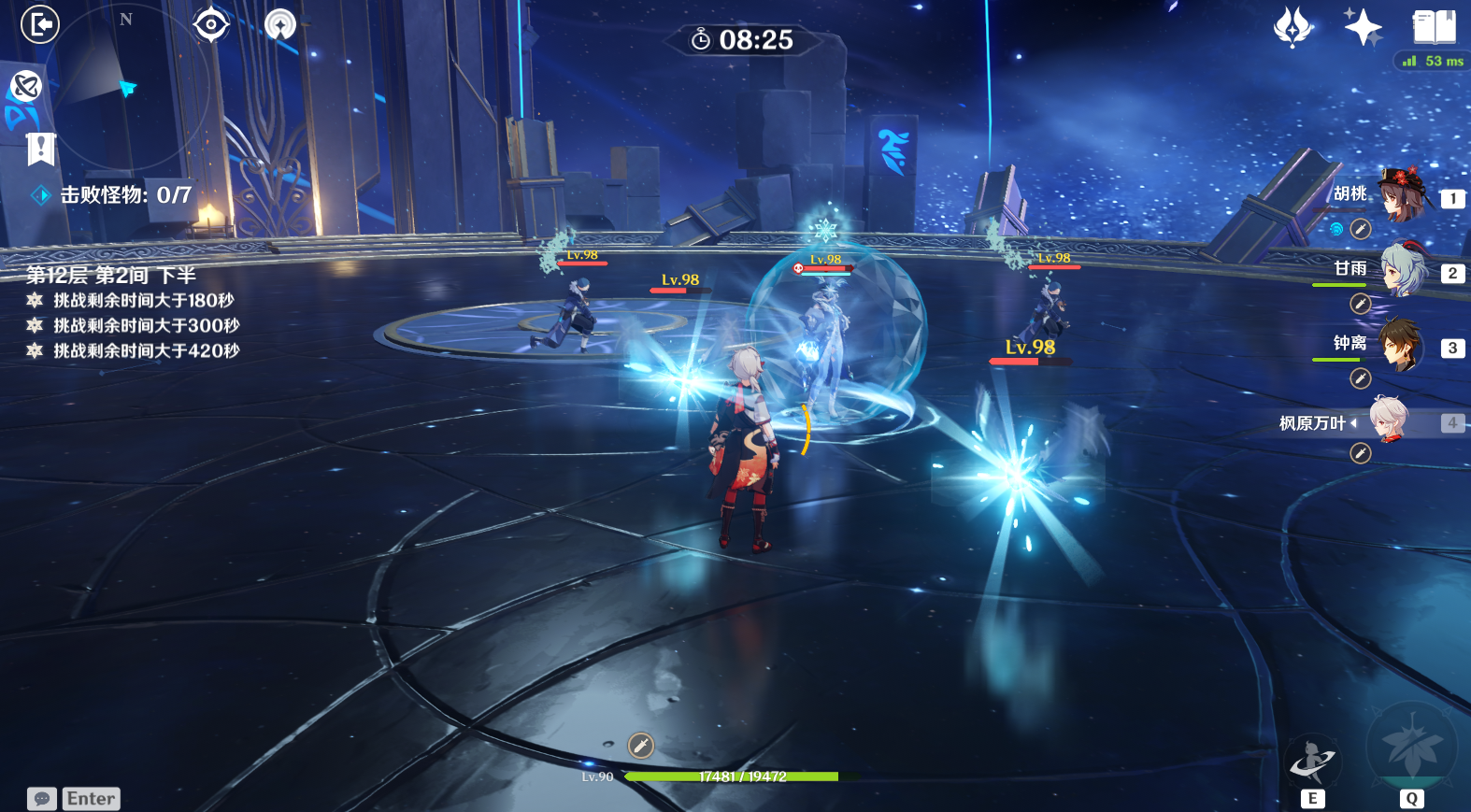The width and height of the screenshot is (1471, 812).
Task: Select active character 枫原万叶 slot
Action: click(x=1389, y=421)
